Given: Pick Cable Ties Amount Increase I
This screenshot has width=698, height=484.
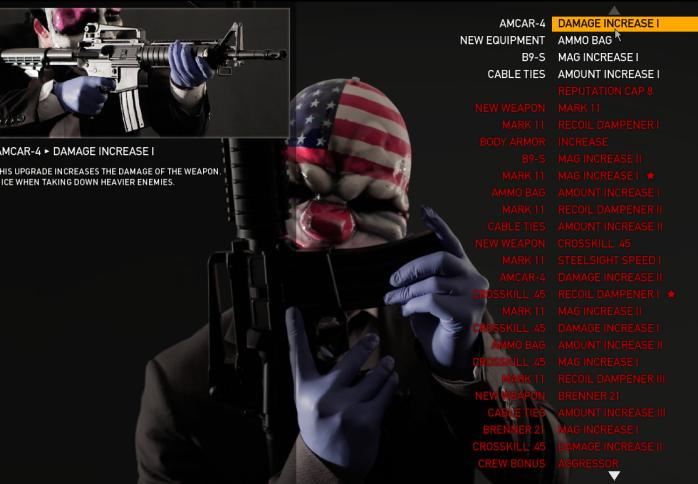Looking at the screenshot, I should [x=608, y=74].
